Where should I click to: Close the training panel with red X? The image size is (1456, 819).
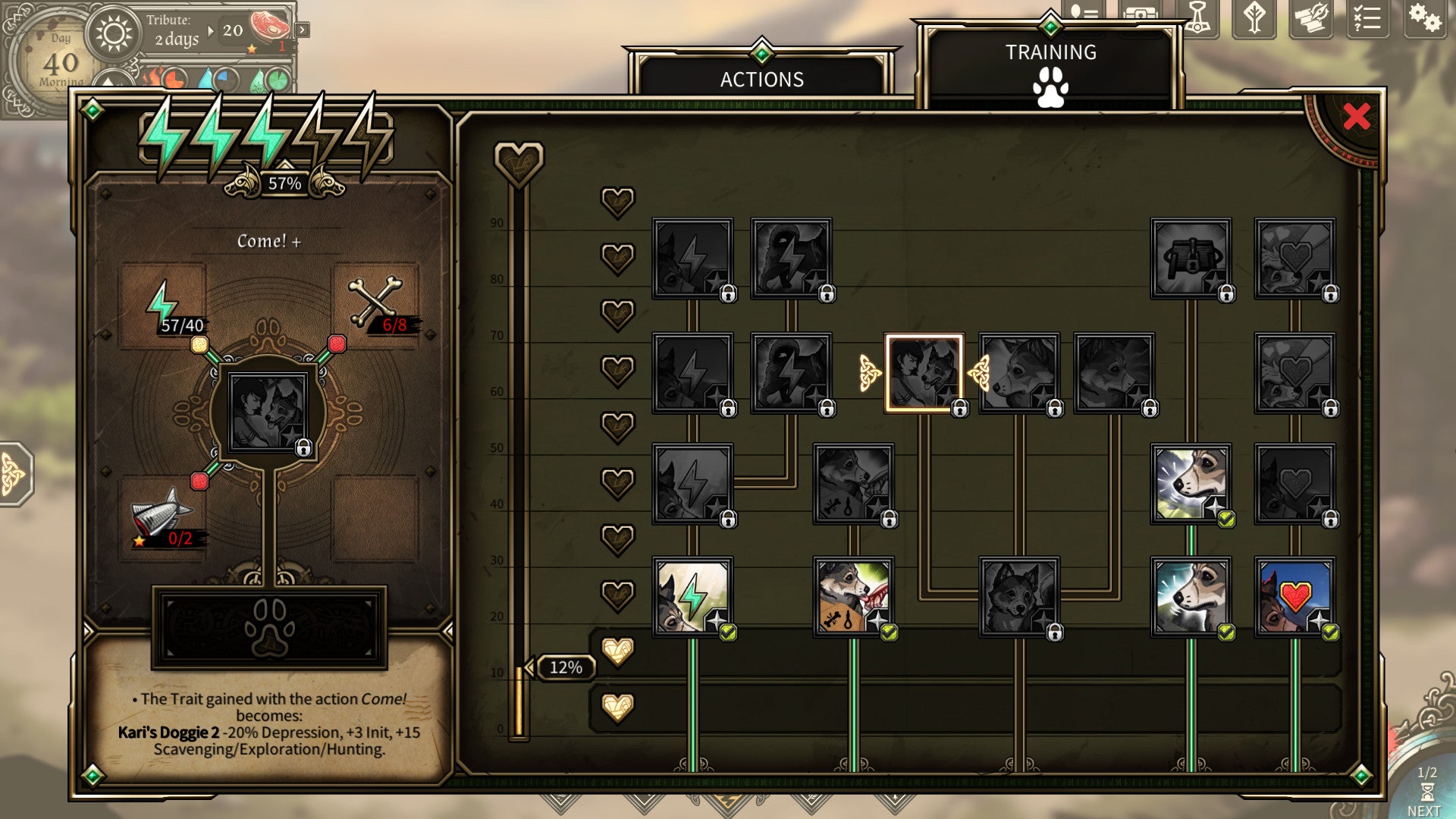(1356, 116)
